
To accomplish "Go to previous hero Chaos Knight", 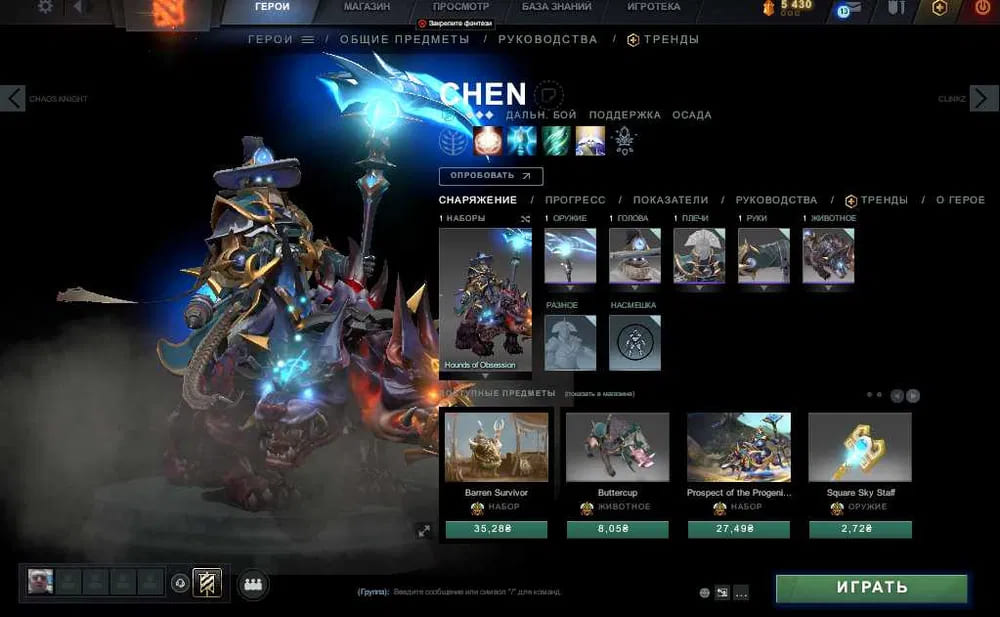I will [x=14, y=98].
